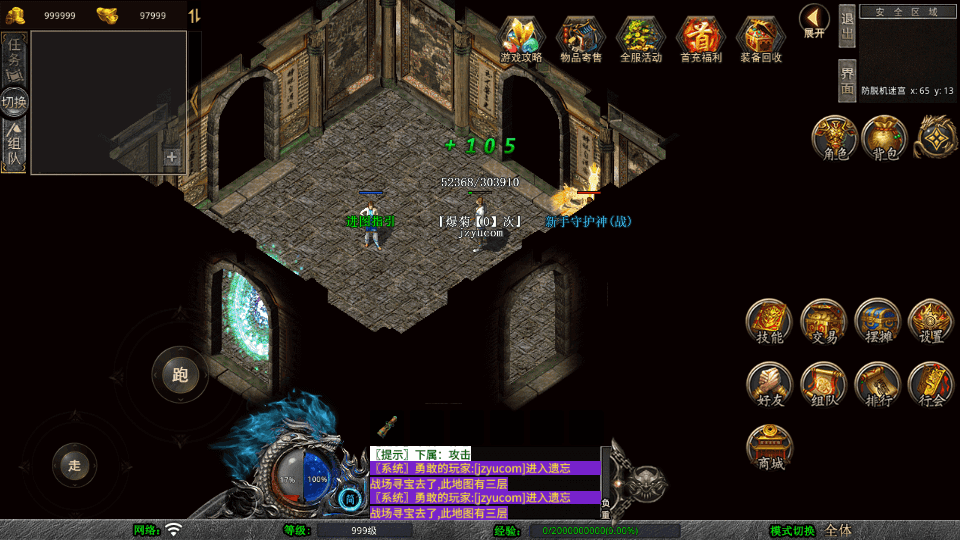
Task: Click the 展开 expand arrow button
Action: point(814,18)
